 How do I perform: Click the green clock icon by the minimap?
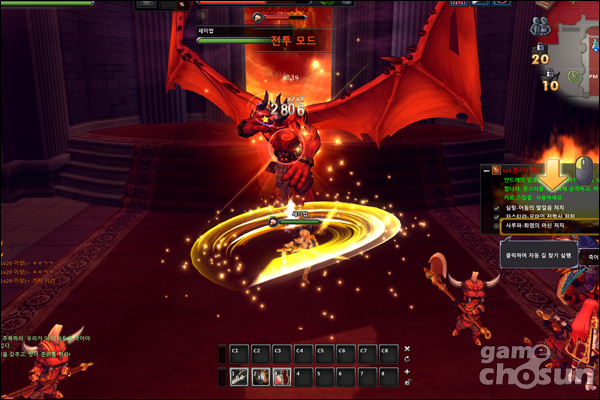click(573, 75)
